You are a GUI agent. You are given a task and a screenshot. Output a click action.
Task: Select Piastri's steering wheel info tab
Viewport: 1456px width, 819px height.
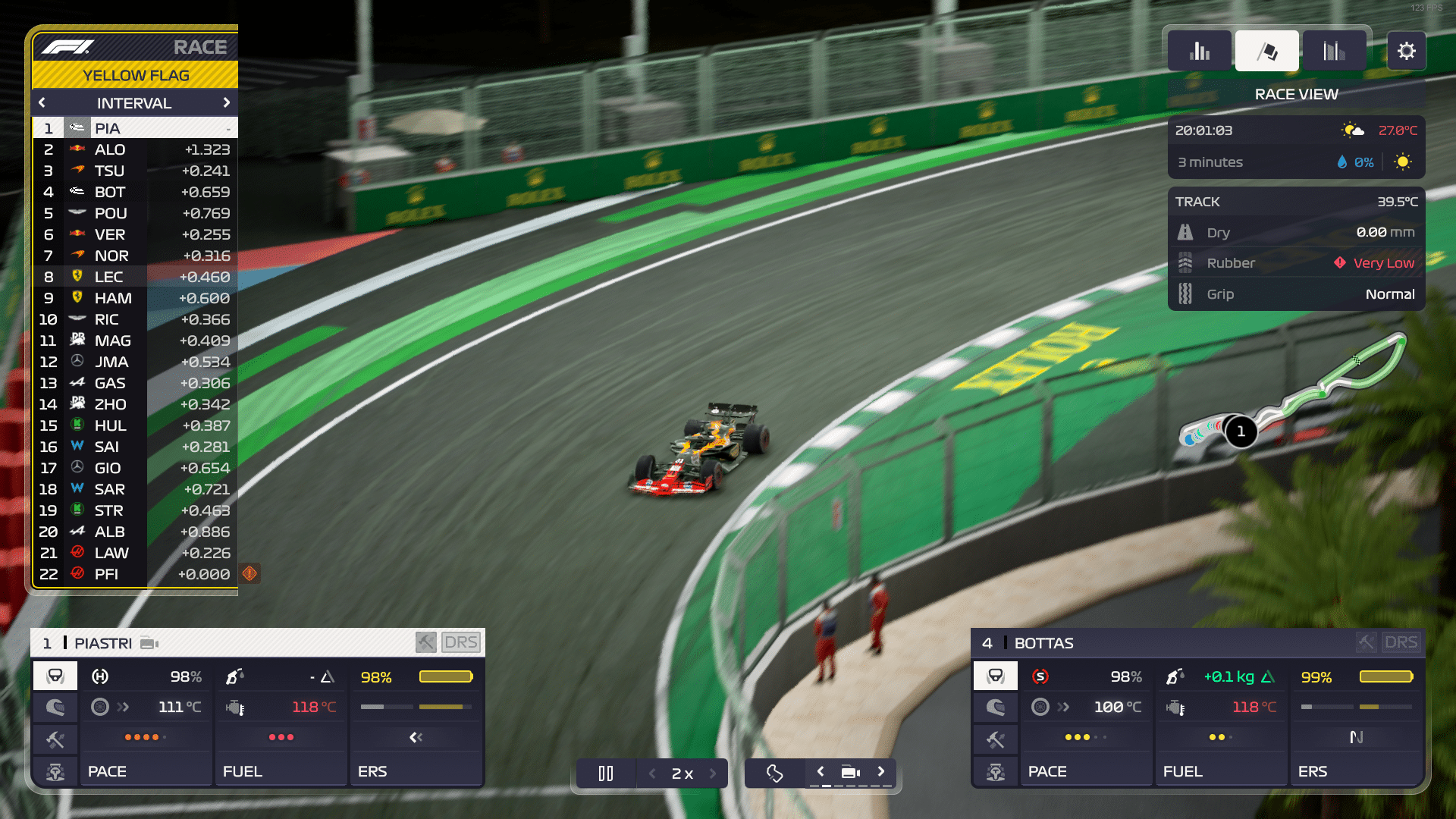55,675
